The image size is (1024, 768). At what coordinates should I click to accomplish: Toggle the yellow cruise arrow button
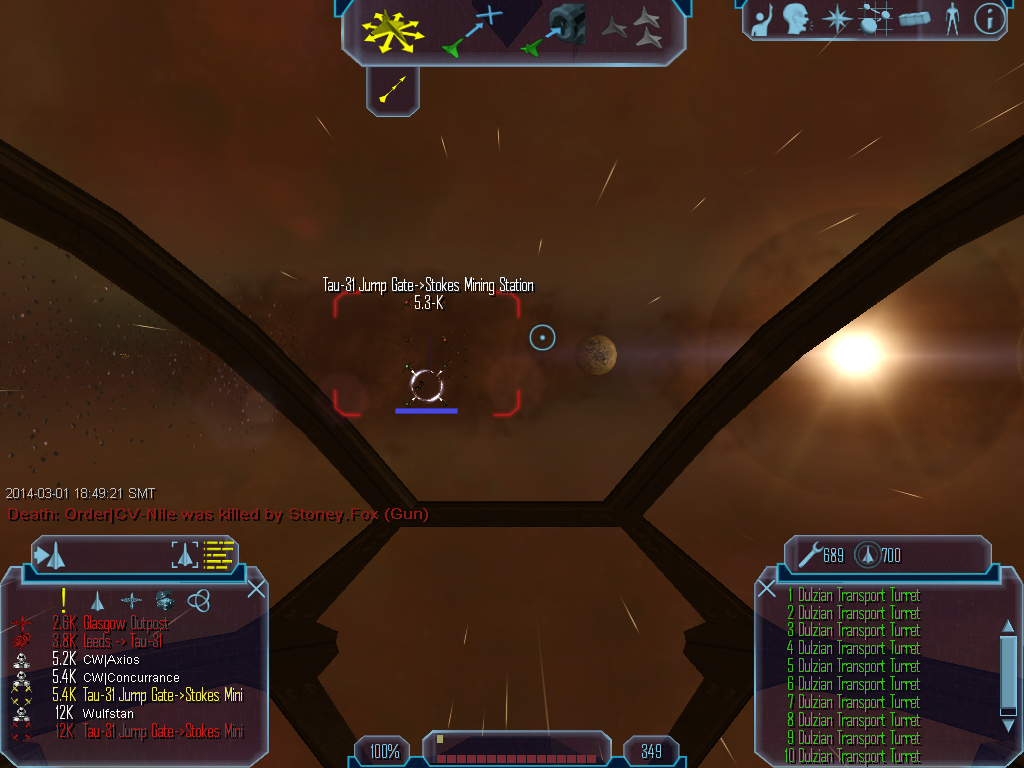[x=392, y=91]
